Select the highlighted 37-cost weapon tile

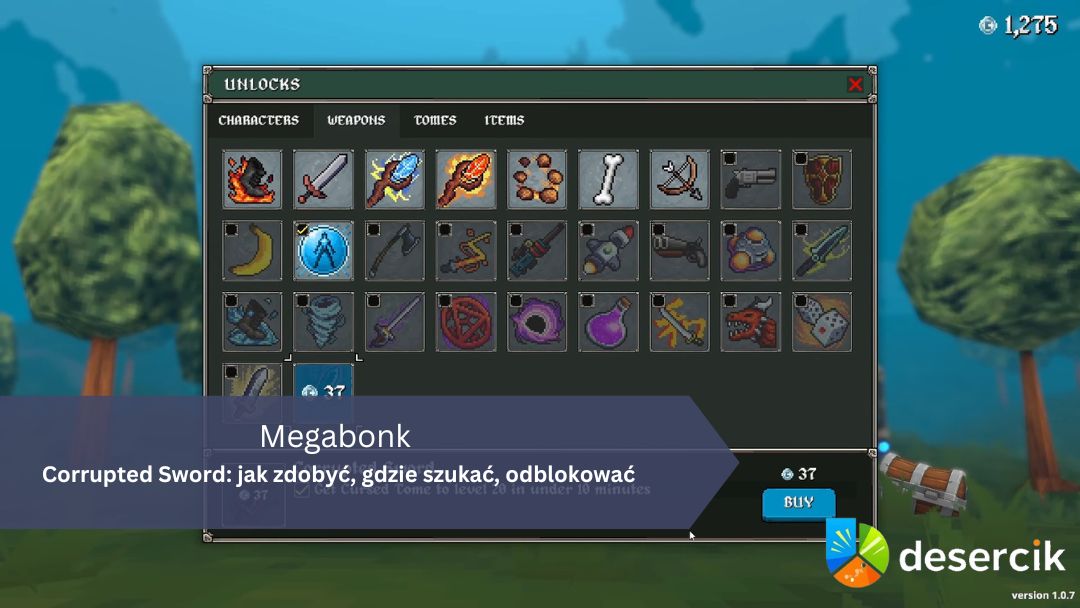[x=323, y=385]
